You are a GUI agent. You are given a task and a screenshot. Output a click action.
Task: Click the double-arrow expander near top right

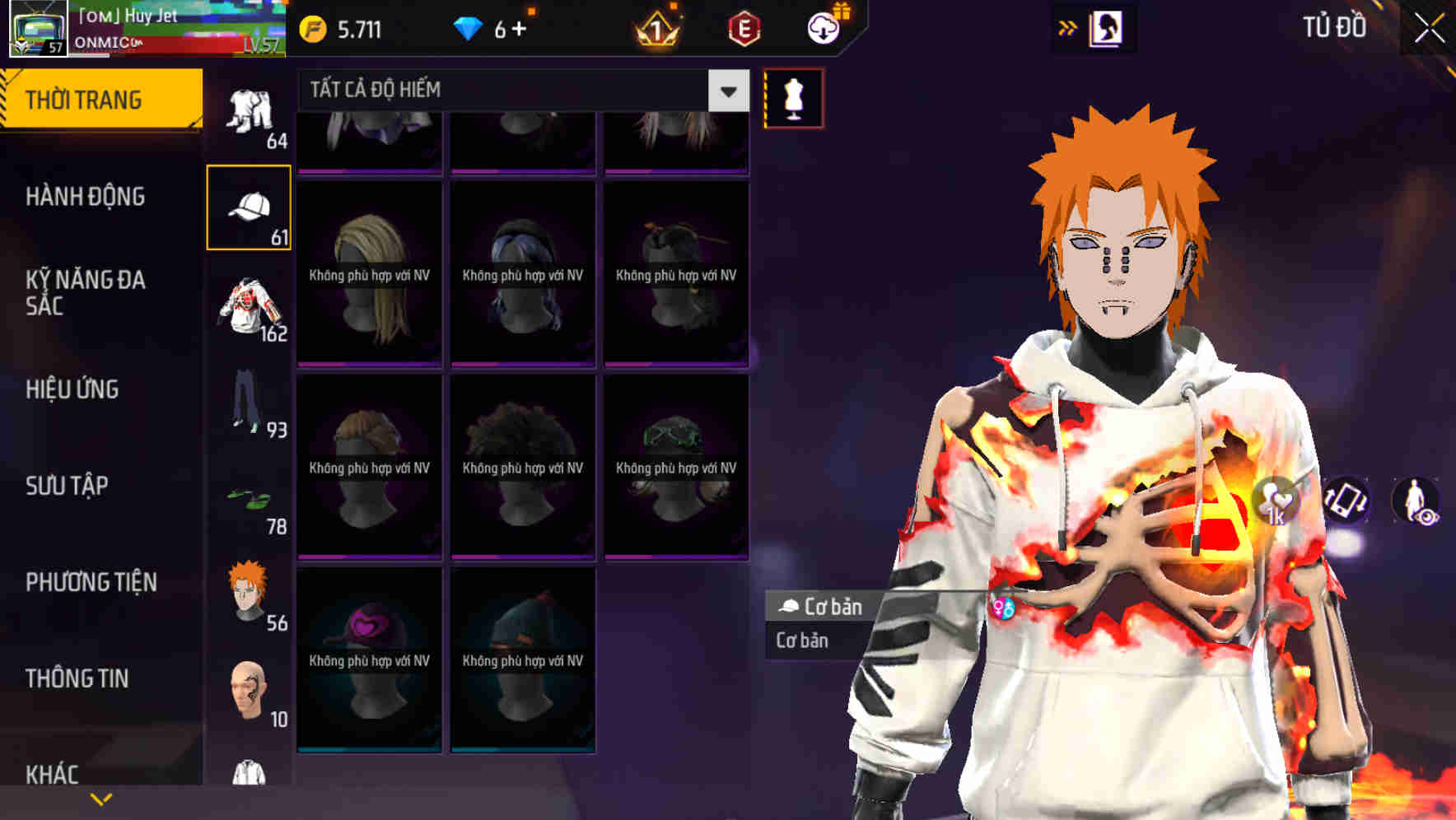(x=1066, y=27)
